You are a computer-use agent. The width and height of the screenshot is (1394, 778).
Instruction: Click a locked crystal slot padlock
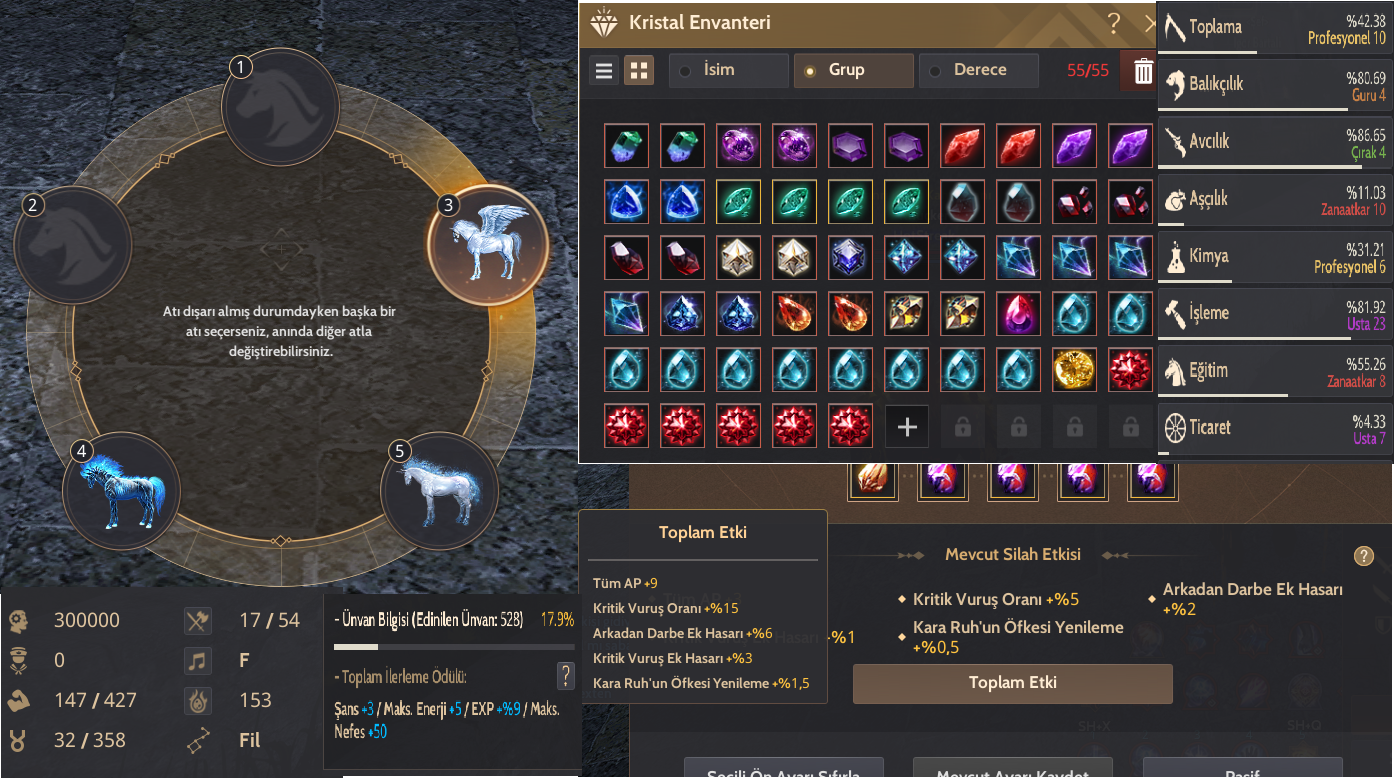pyautogui.click(x=962, y=425)
